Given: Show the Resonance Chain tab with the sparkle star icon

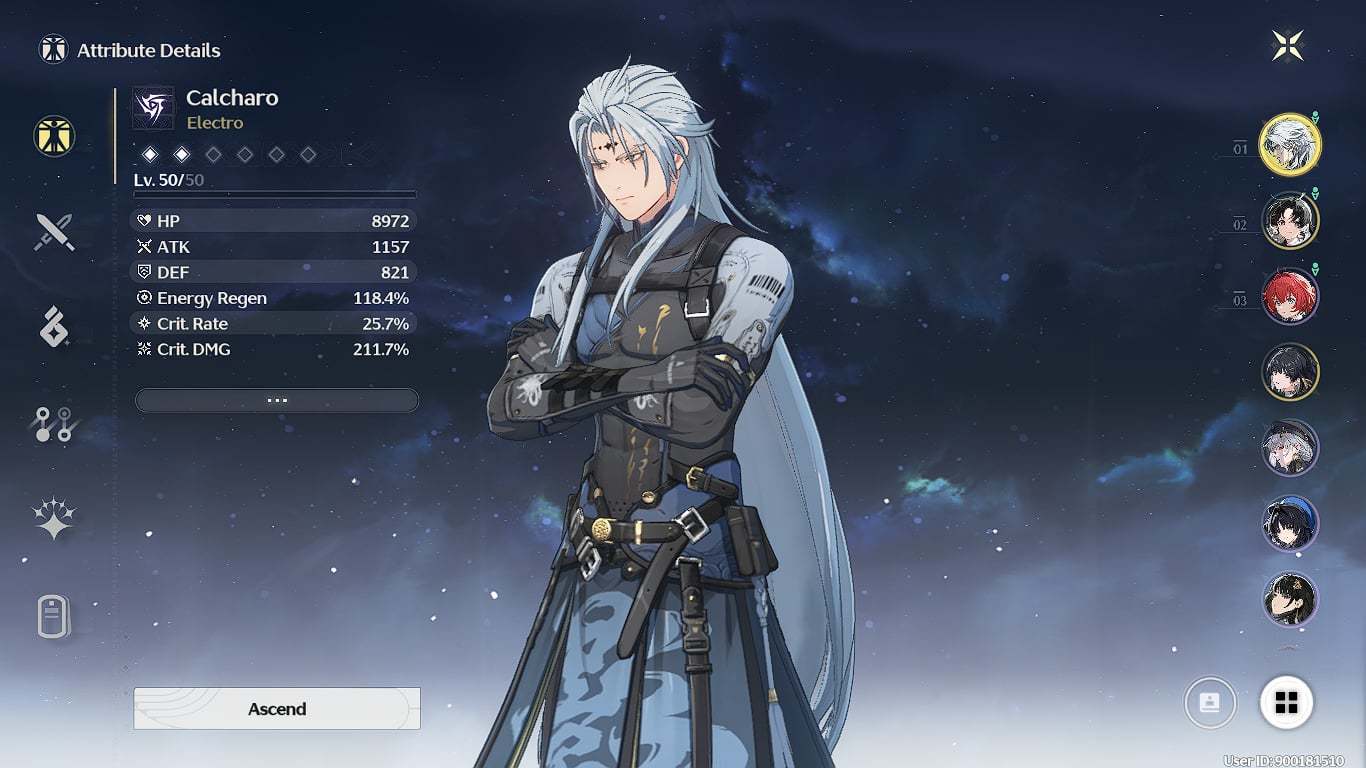Looking at the screenshot, I should (54, 519).
